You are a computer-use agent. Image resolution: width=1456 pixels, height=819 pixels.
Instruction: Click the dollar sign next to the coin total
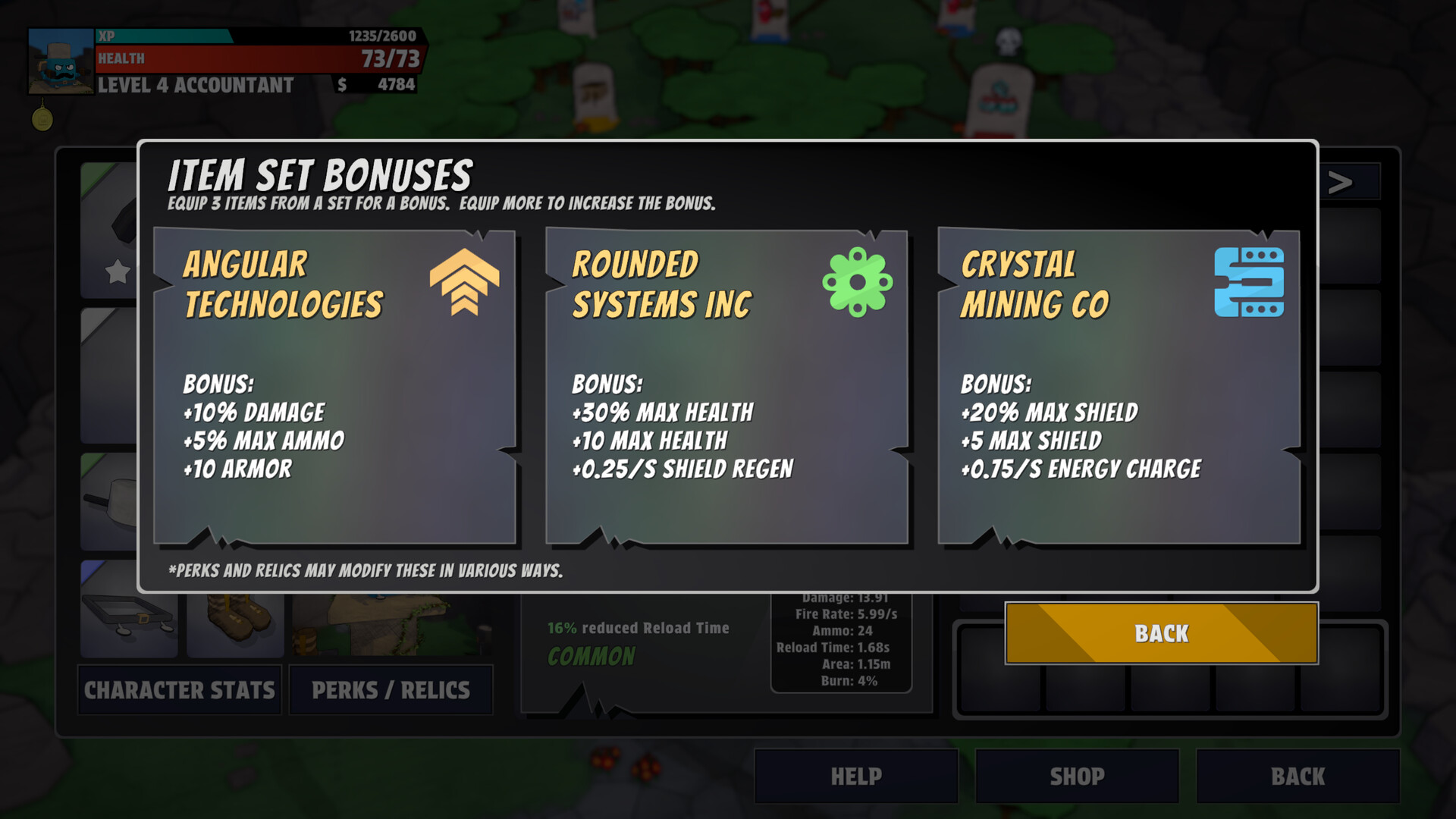pyautogui.click(x=340, y=85)
